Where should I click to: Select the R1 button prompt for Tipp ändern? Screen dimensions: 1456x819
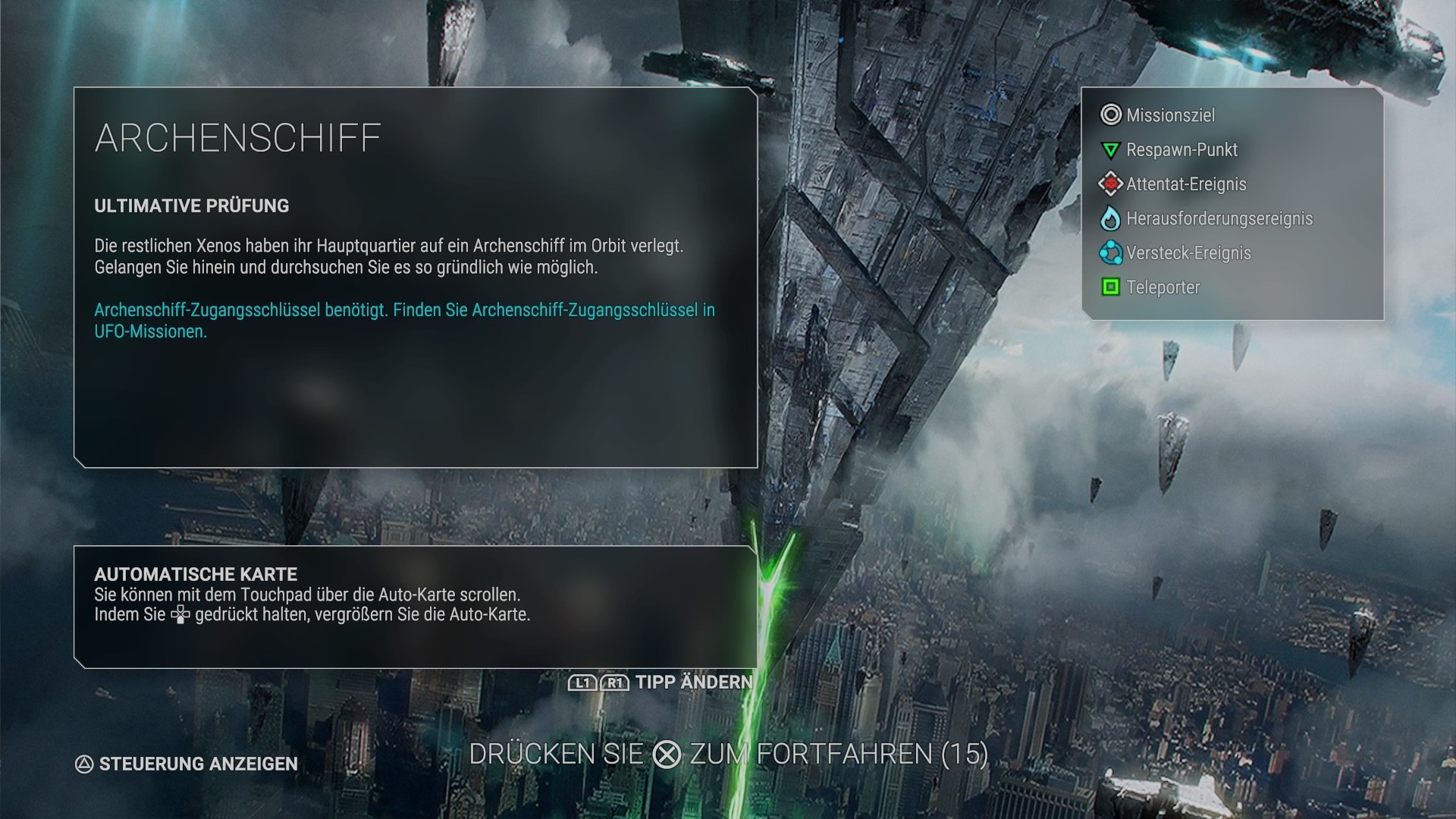pos(614,682)
